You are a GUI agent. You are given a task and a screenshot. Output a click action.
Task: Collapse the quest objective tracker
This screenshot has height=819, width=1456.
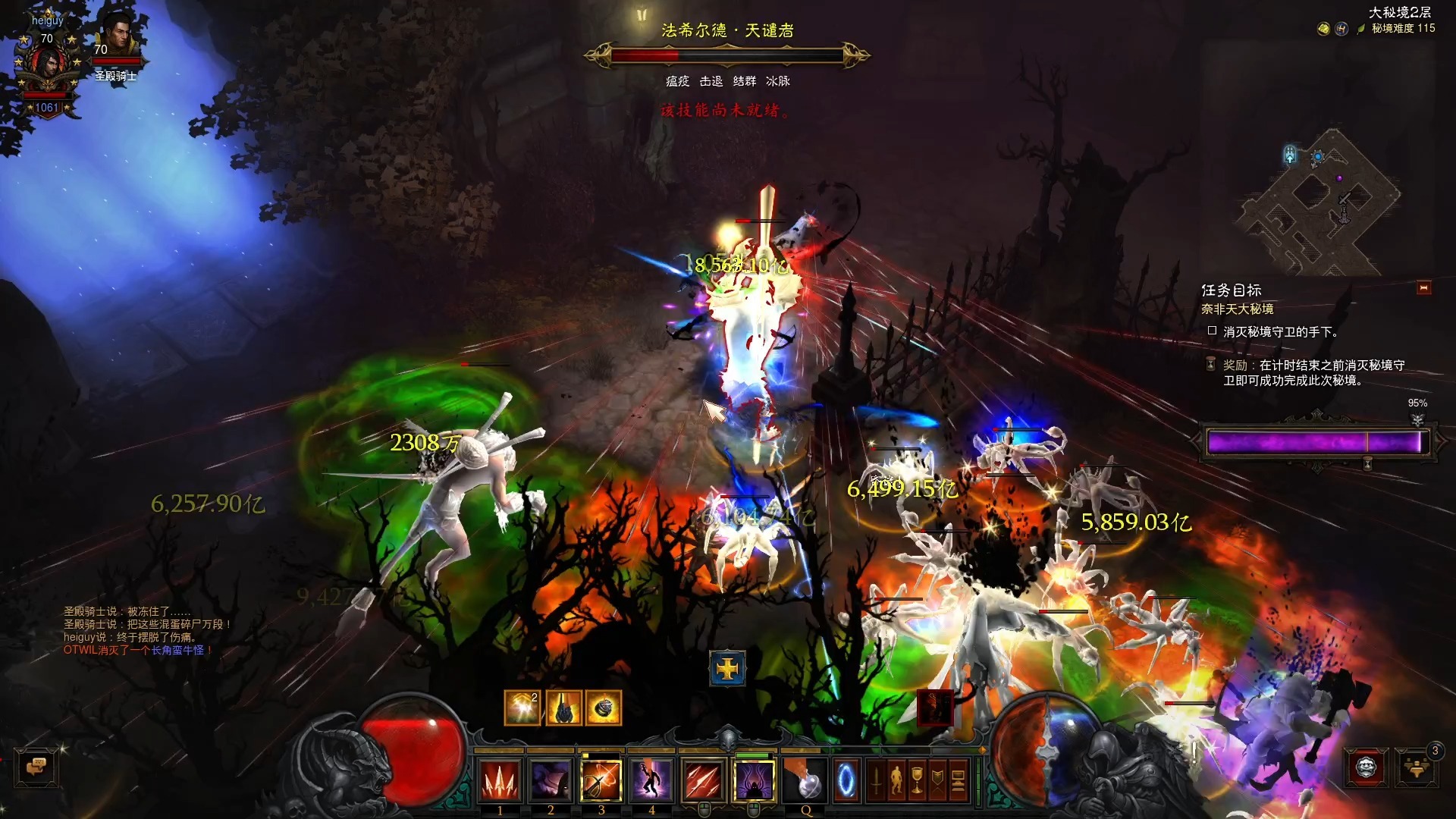(x=1423, y=288)
